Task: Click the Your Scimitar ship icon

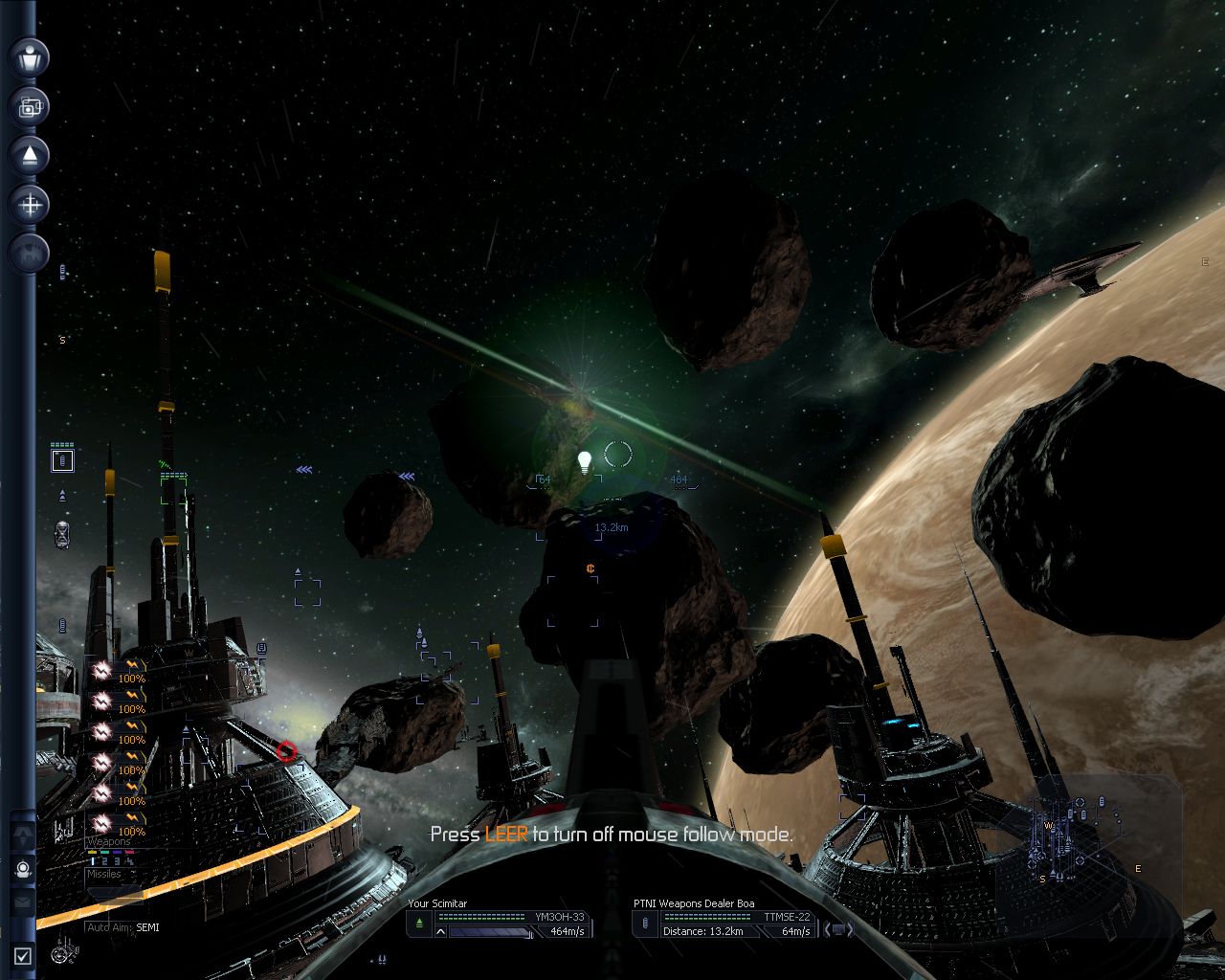Action: (x=419, y=924)
